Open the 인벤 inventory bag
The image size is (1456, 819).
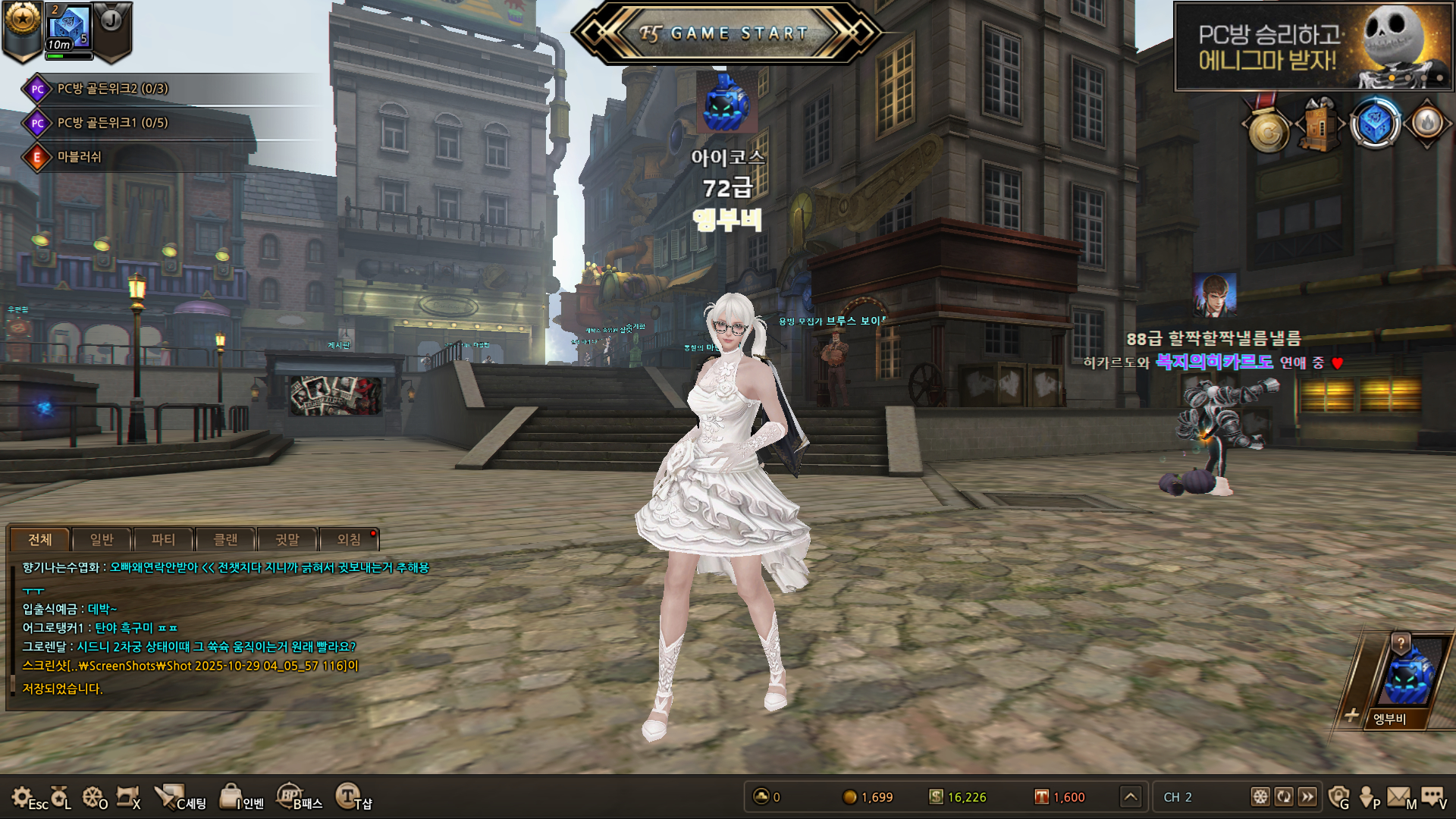[x=240, y=798]
